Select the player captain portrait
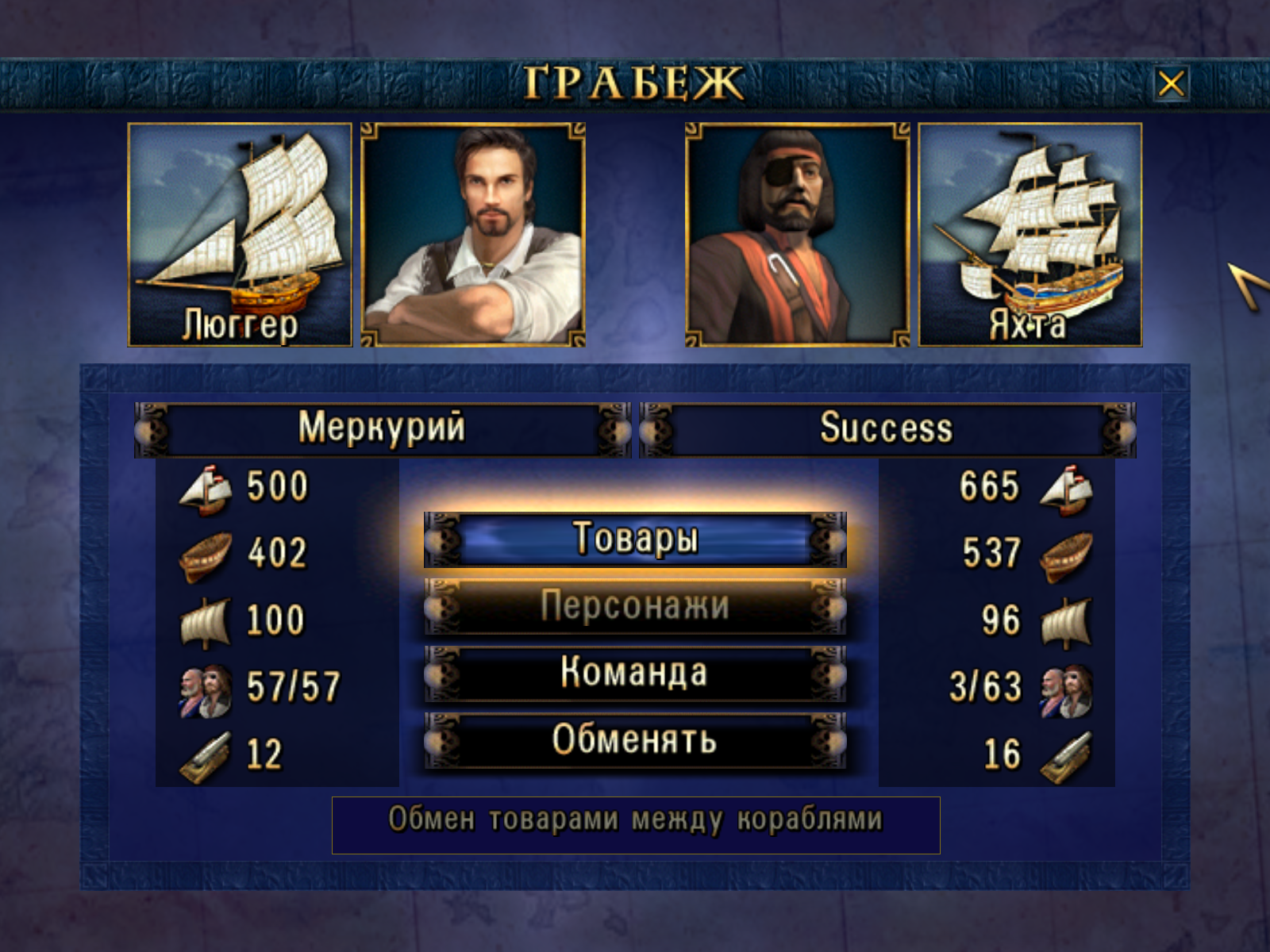 473,235
